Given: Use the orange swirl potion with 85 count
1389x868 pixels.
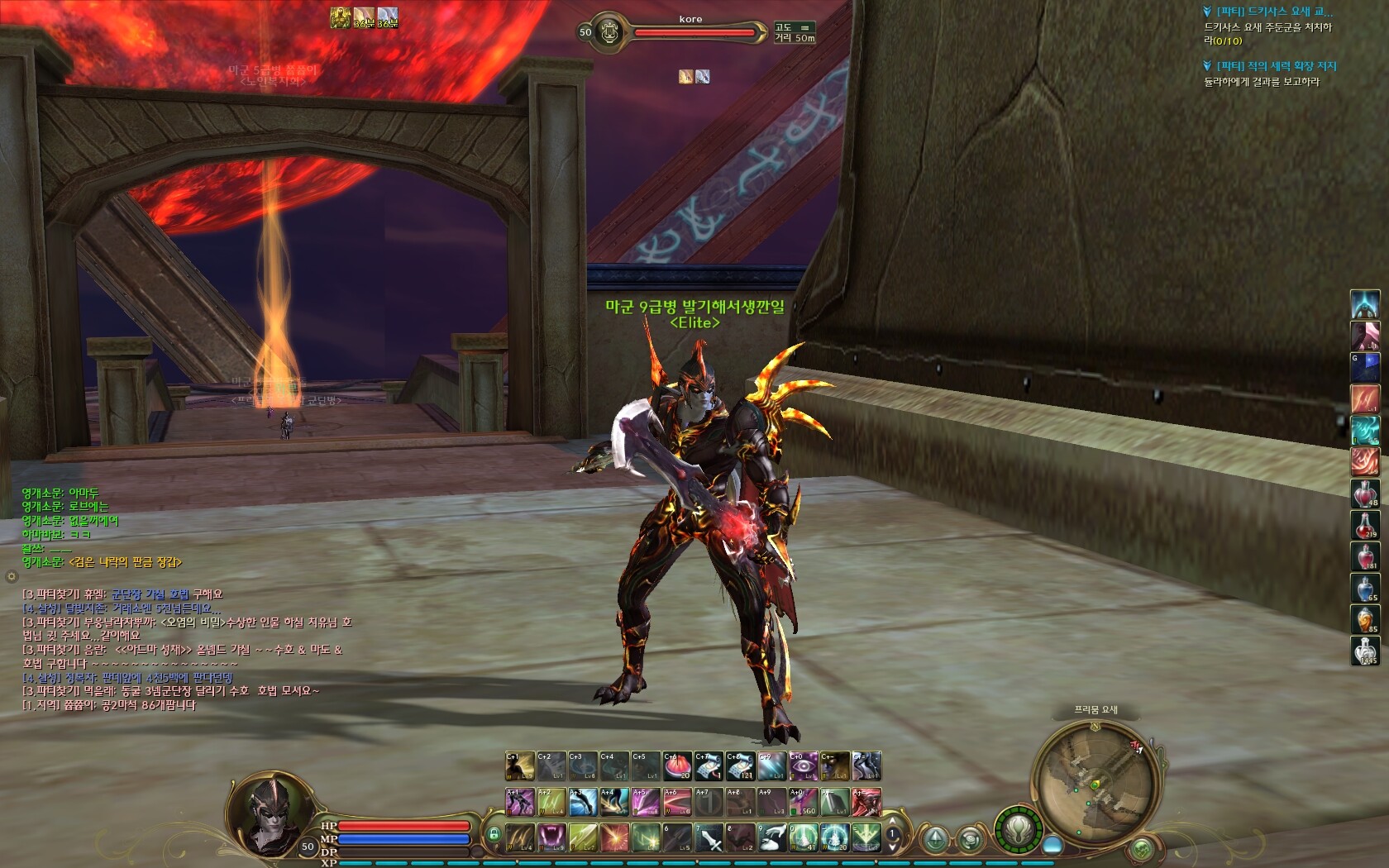Looking at the screenshot, I should tap(1364, 619).
